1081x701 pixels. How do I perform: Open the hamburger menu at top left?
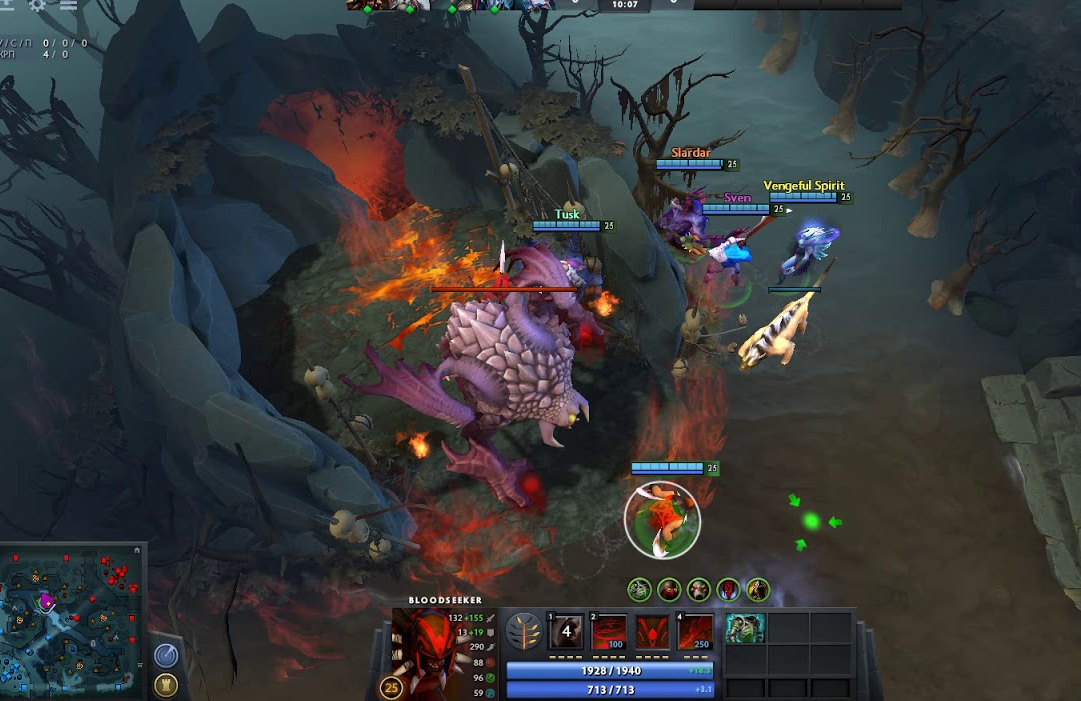point(68,4)
